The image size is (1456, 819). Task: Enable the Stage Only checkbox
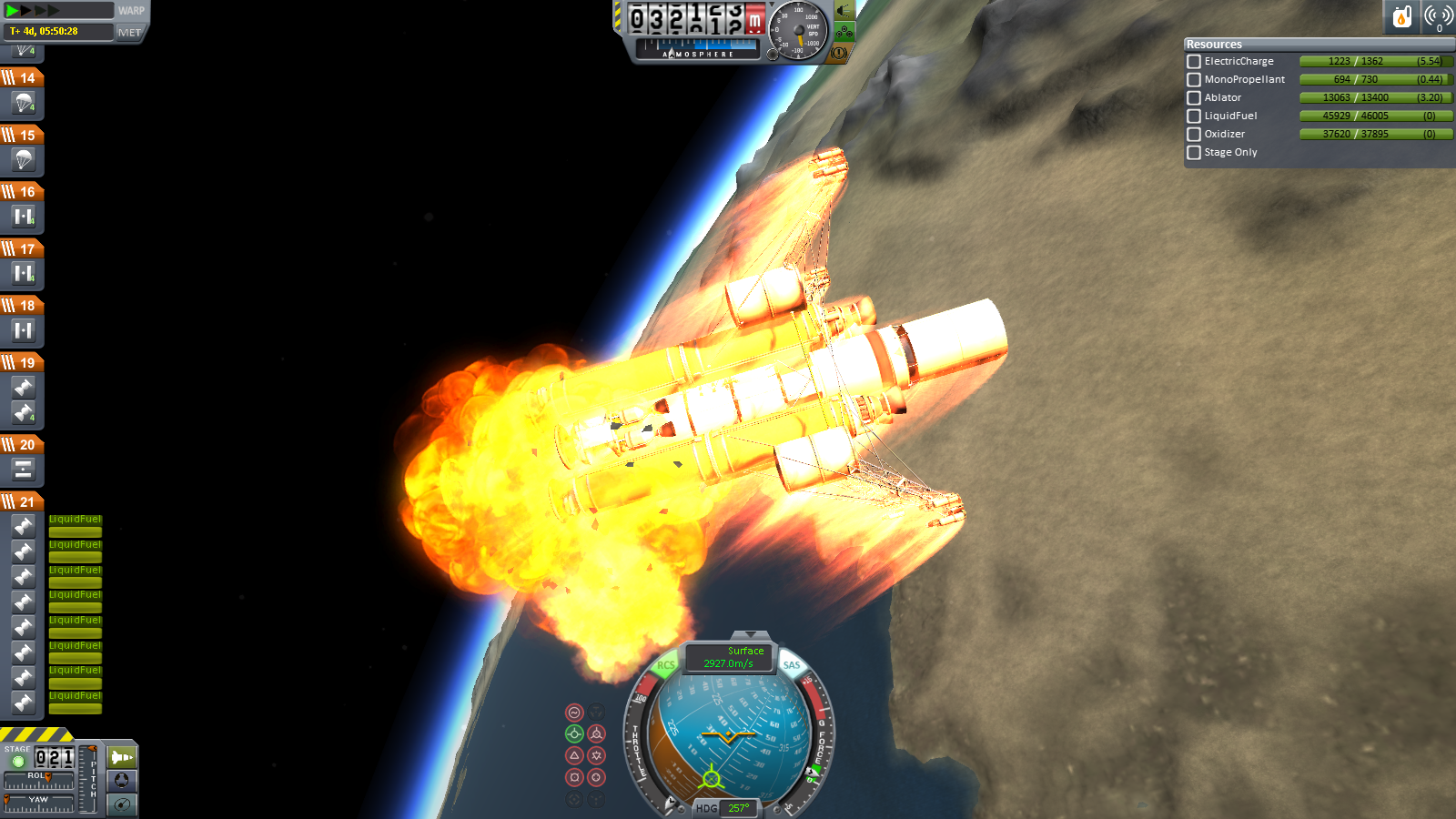click(x=1194, y=153)
